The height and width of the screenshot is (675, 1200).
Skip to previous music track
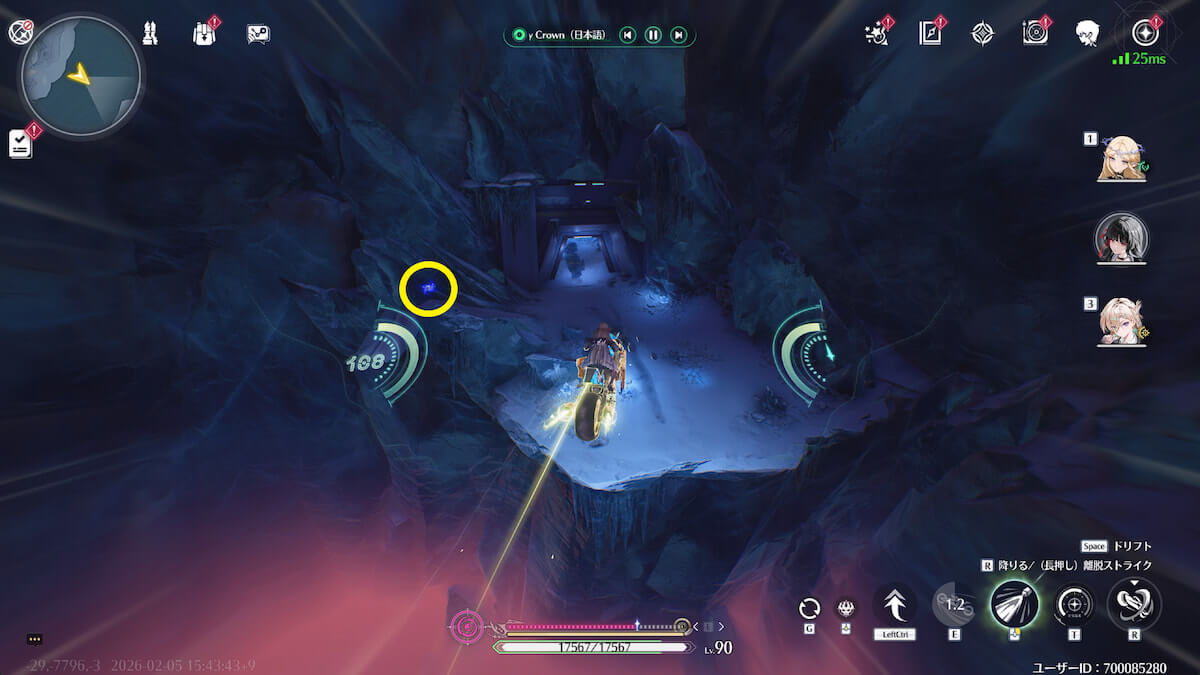tap(627, 36)
